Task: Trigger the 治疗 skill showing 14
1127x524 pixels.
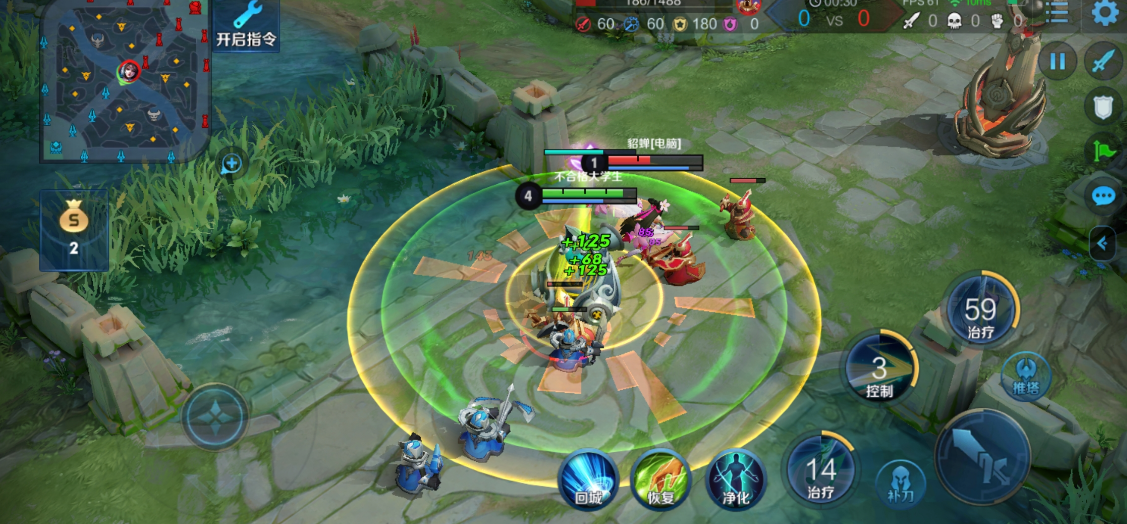Action: [x=821, y=468]
